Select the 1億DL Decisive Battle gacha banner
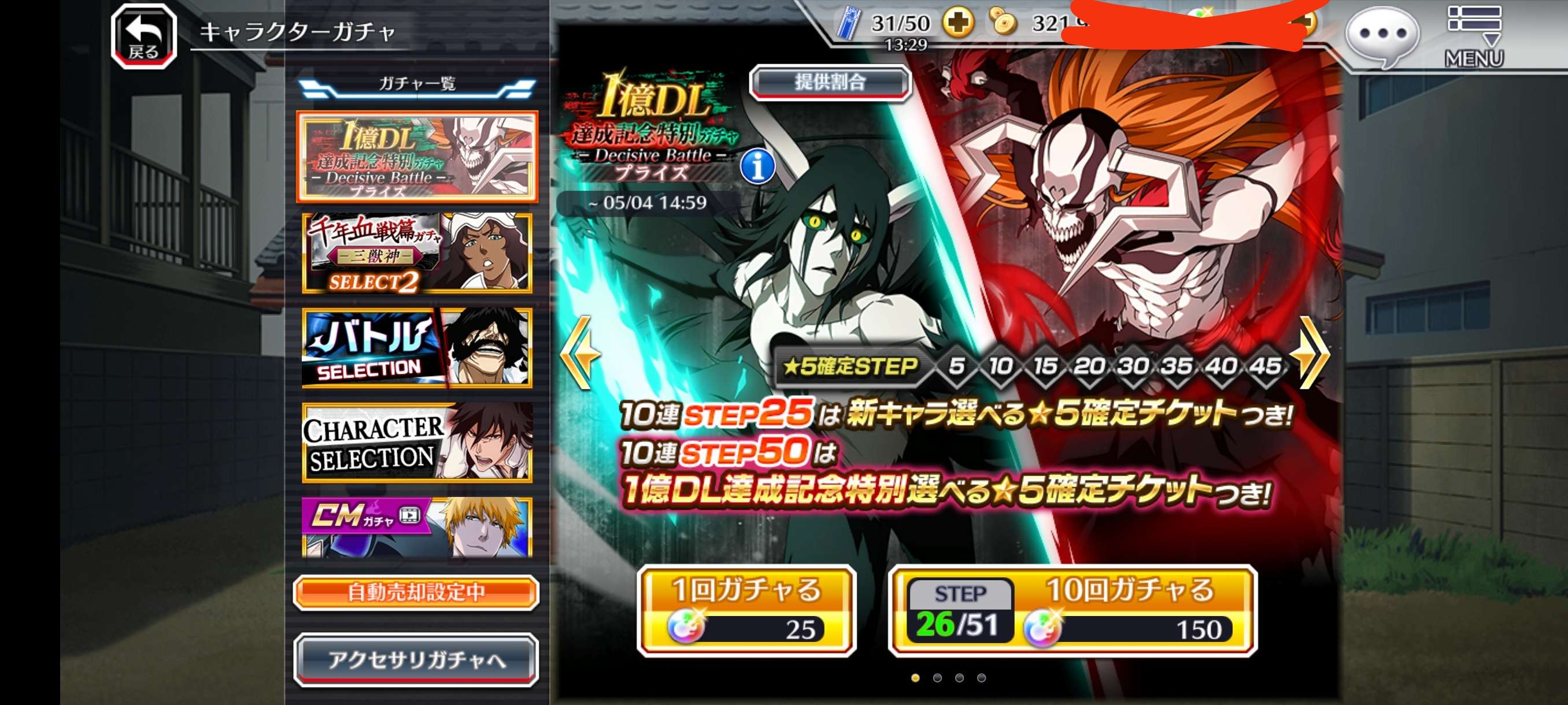1568x705 pixels. 417,157
